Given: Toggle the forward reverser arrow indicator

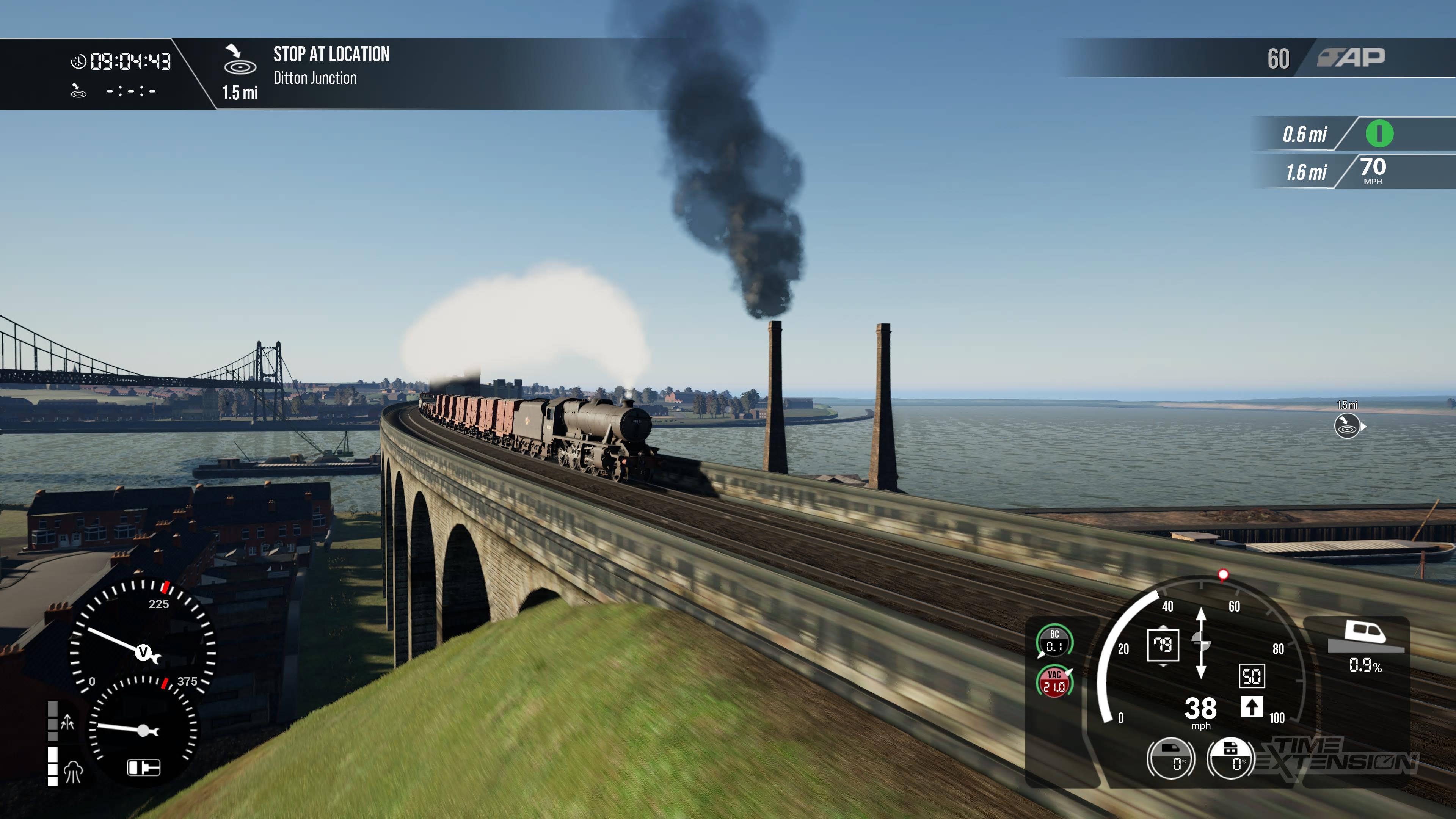Looking at the screenshot, I should (1251, 707).
